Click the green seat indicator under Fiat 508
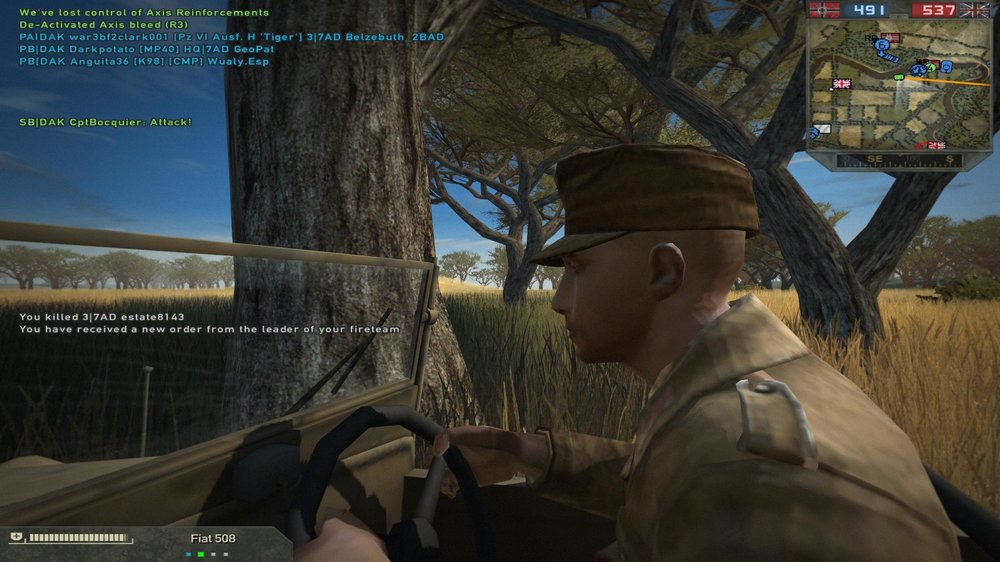 click(x=200, y=553)
